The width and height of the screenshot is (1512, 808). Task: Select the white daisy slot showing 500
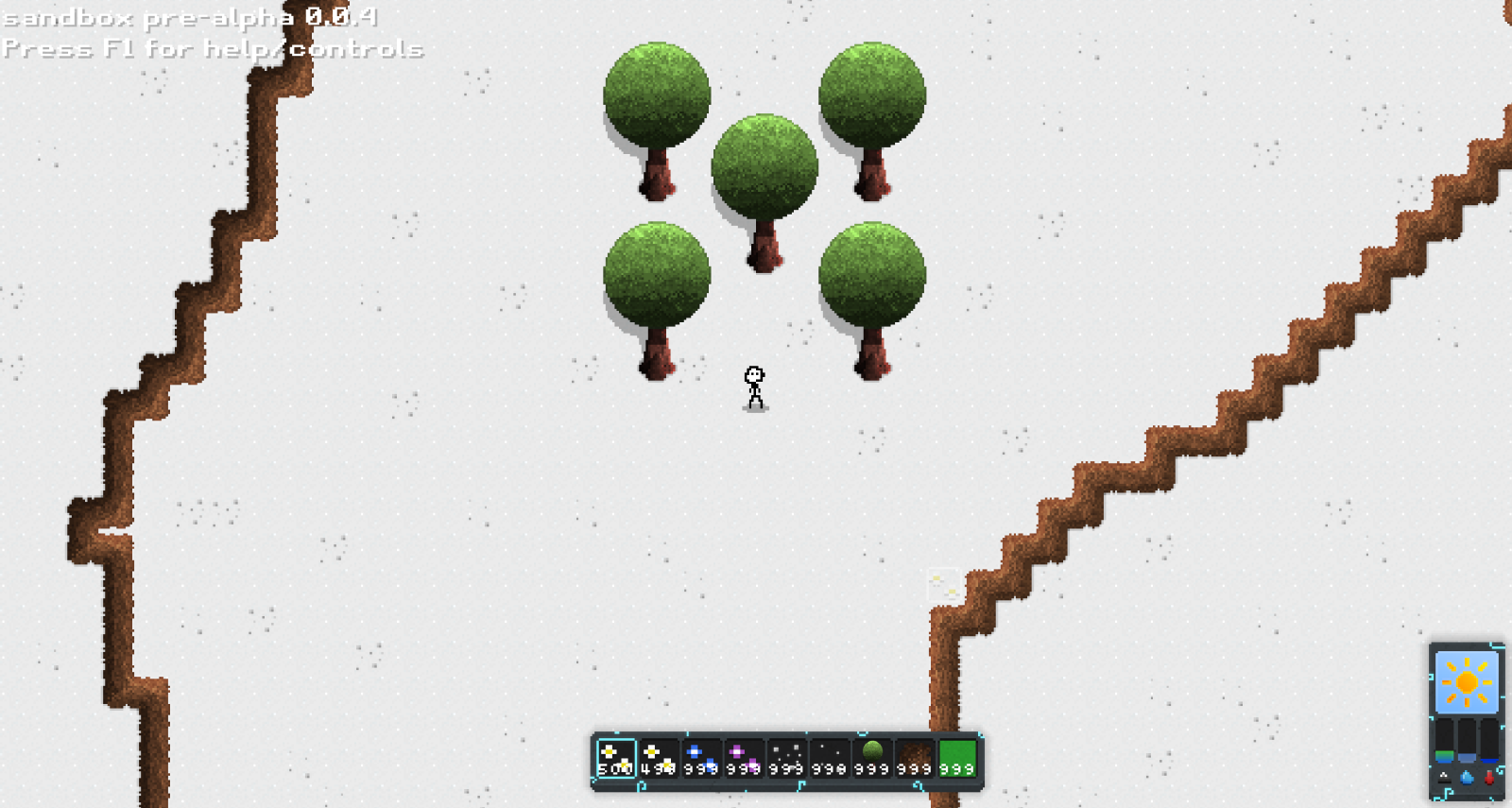point(616,758)
